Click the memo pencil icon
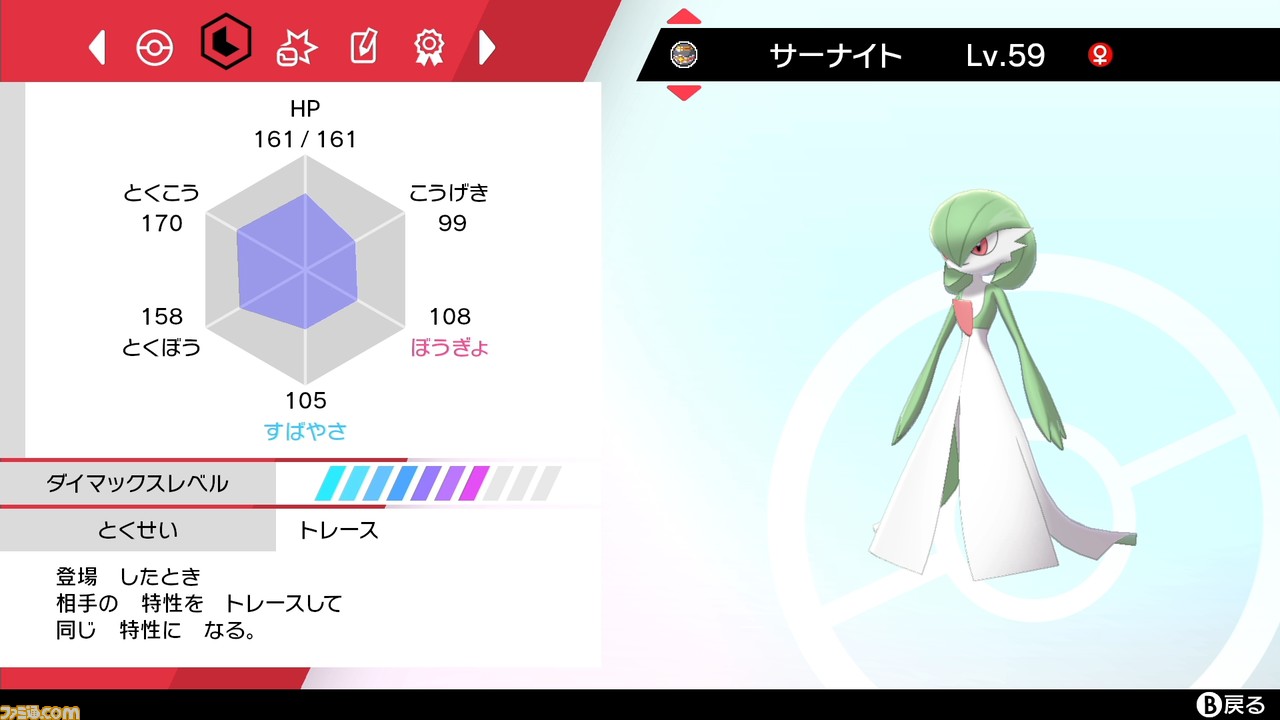Viewport: 1280px width, 720px height. pyautogui.click(x=362, y=46)
